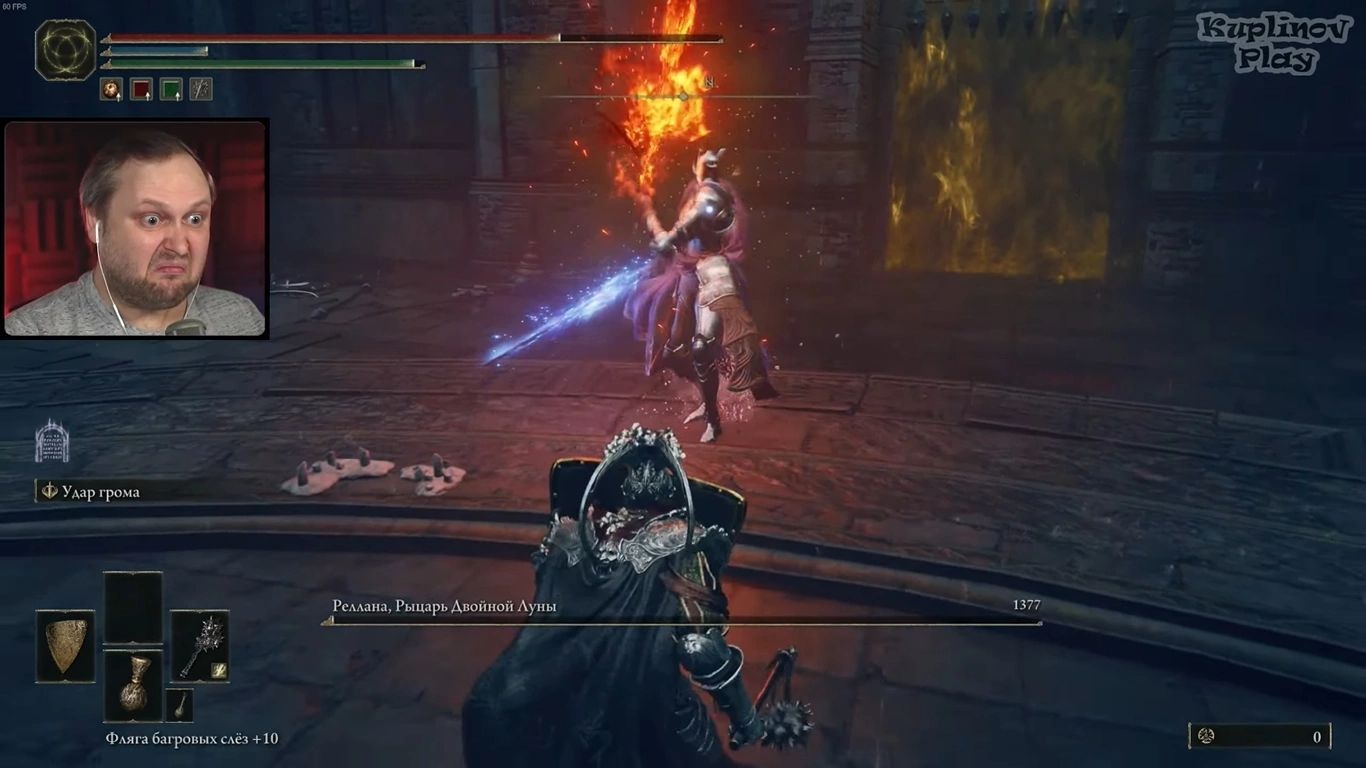The image size is (1366, 768).
Task: Select the Удар грома skill label
Action: tap(100, 492)
